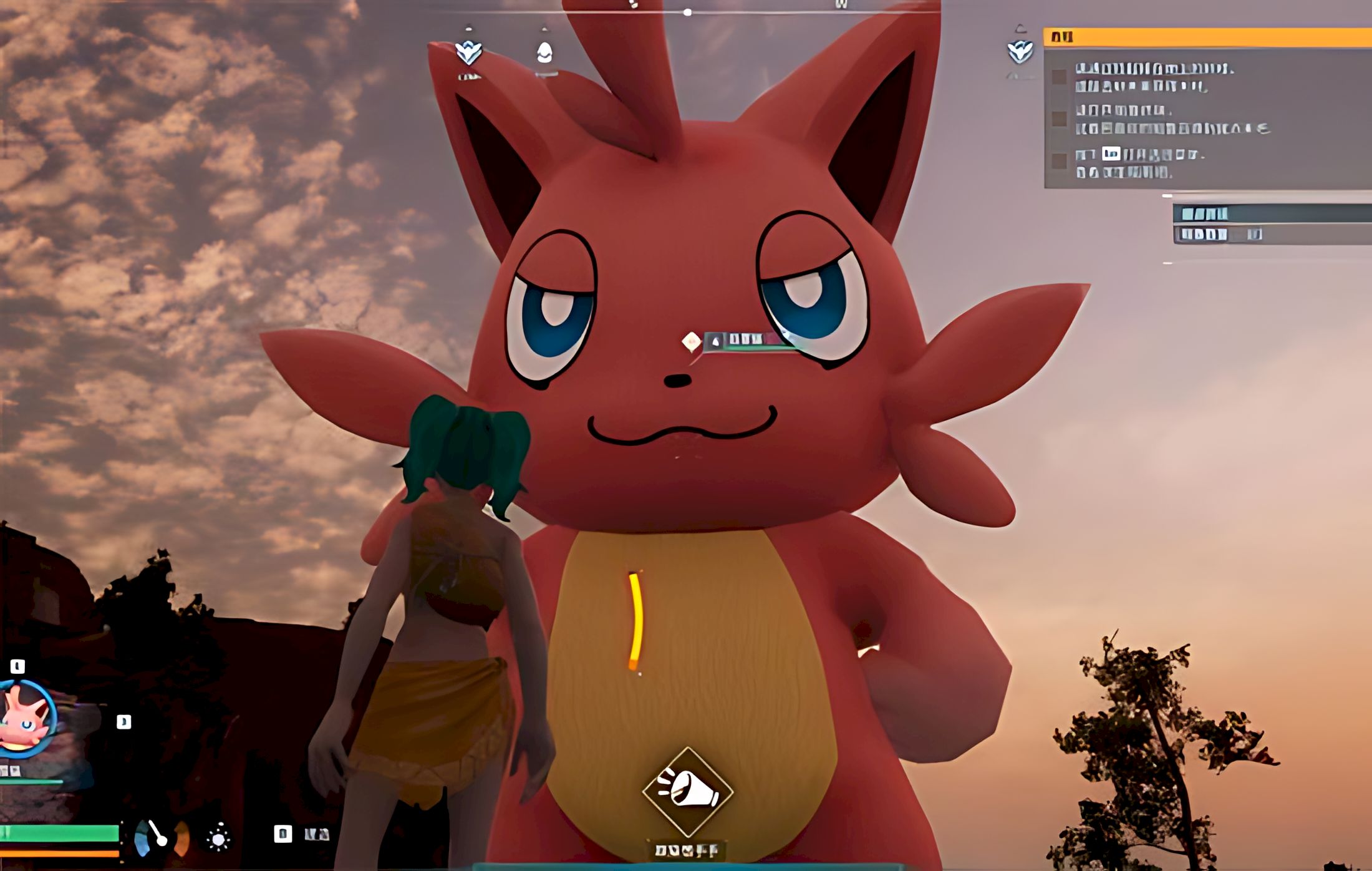The height and width of the screenshot is (871, 1372).
Task: Select the egg marker on the compass
Action: click(x=544, y=52)
